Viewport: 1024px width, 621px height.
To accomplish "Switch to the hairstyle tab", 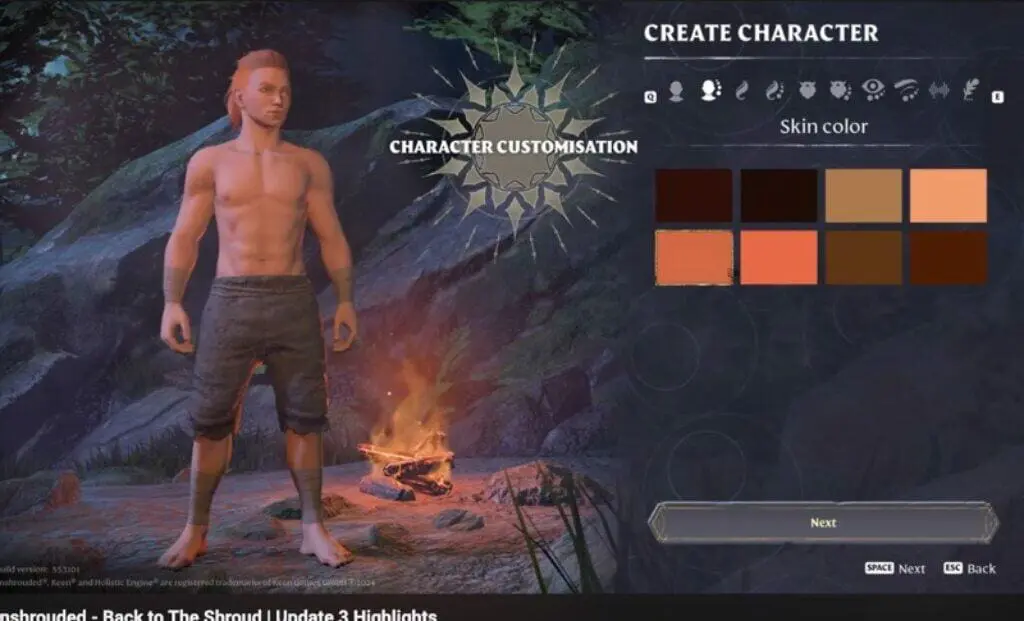I will 741,91.
